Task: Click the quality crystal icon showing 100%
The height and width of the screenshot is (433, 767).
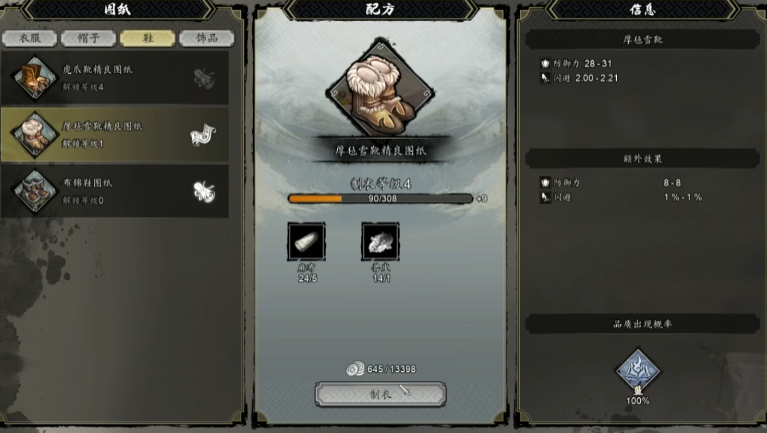Action: [x=638, y=371]
